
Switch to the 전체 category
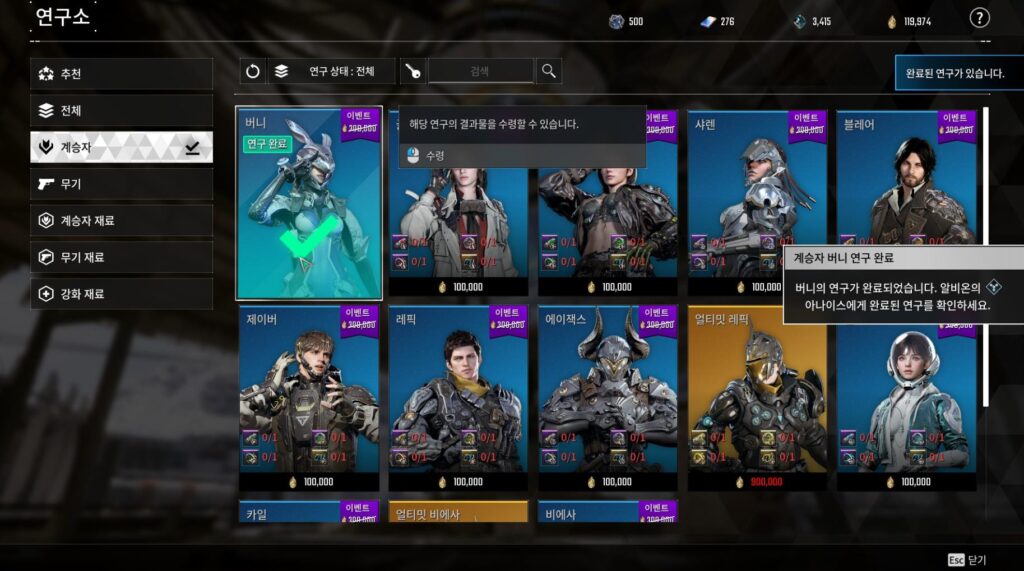(x=121, y=111)
